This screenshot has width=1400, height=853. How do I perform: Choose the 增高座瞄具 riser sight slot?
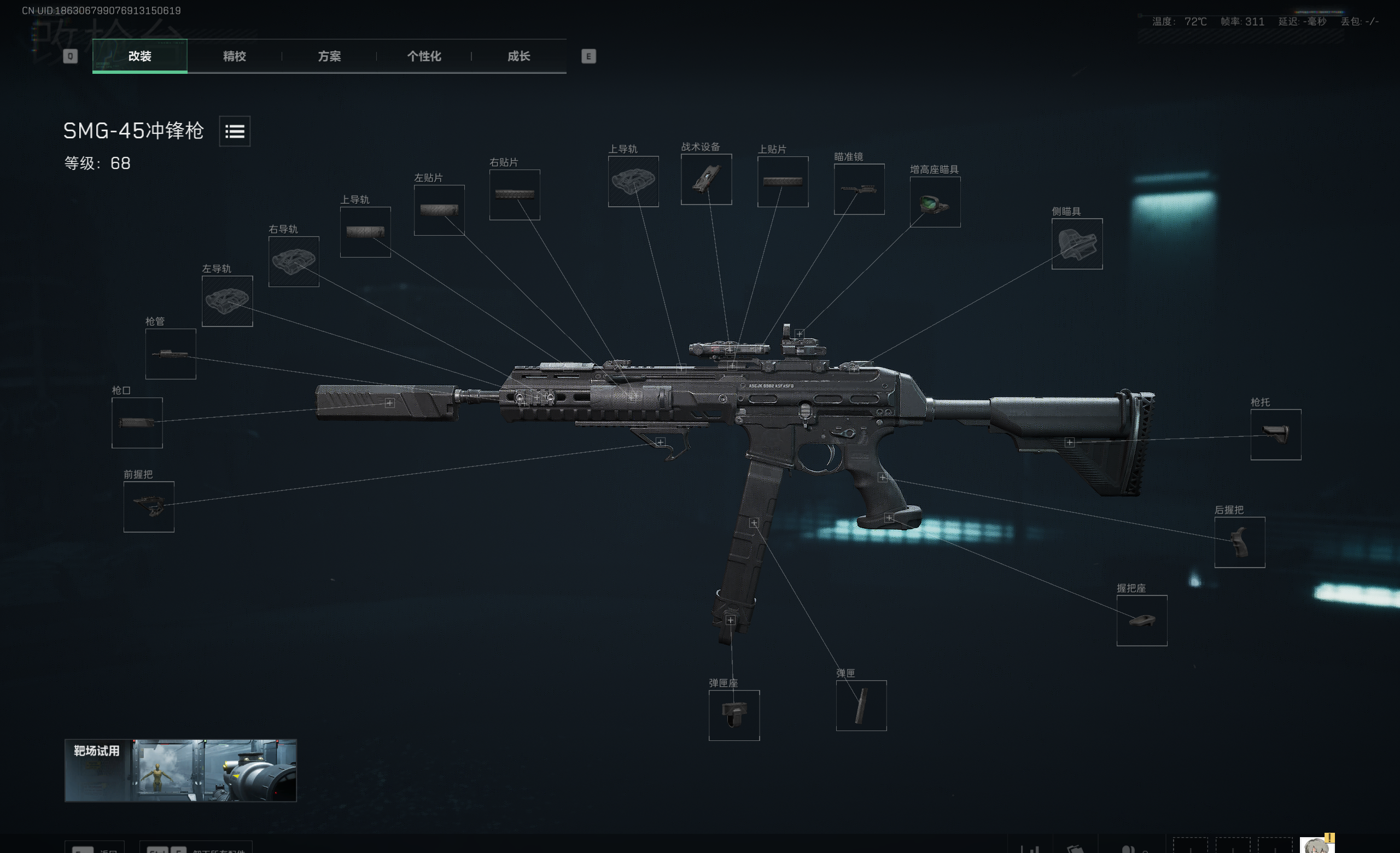pos(935,202)
